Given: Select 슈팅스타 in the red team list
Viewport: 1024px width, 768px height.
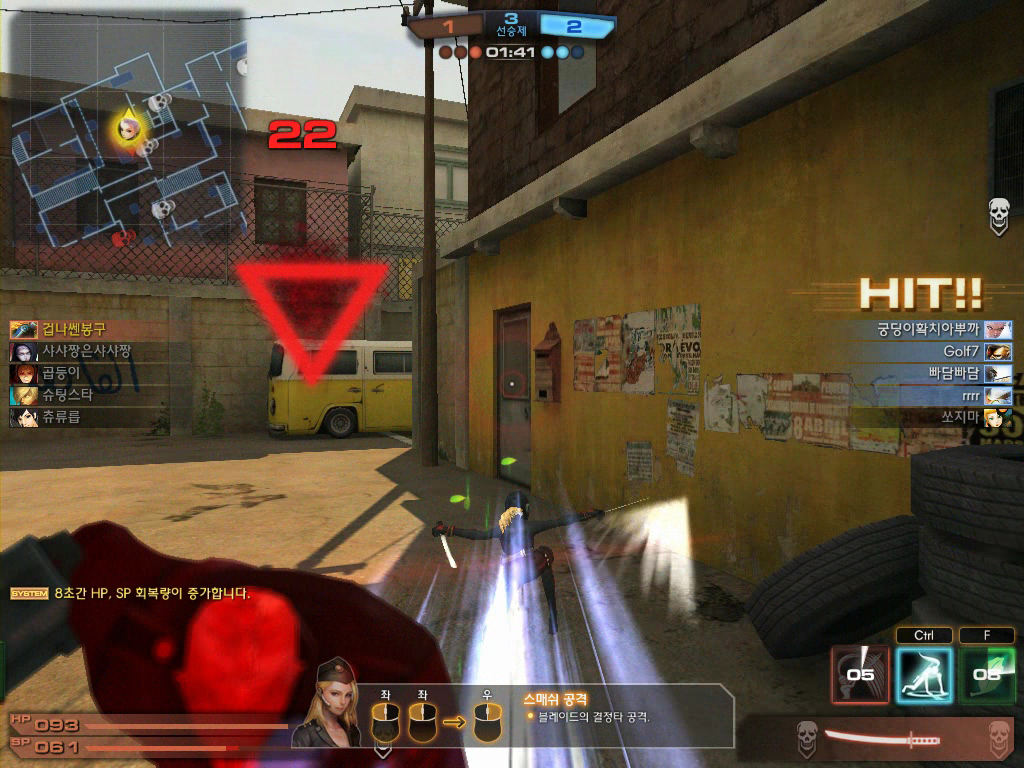Looking at the screenshot, I should pos(65,395).
